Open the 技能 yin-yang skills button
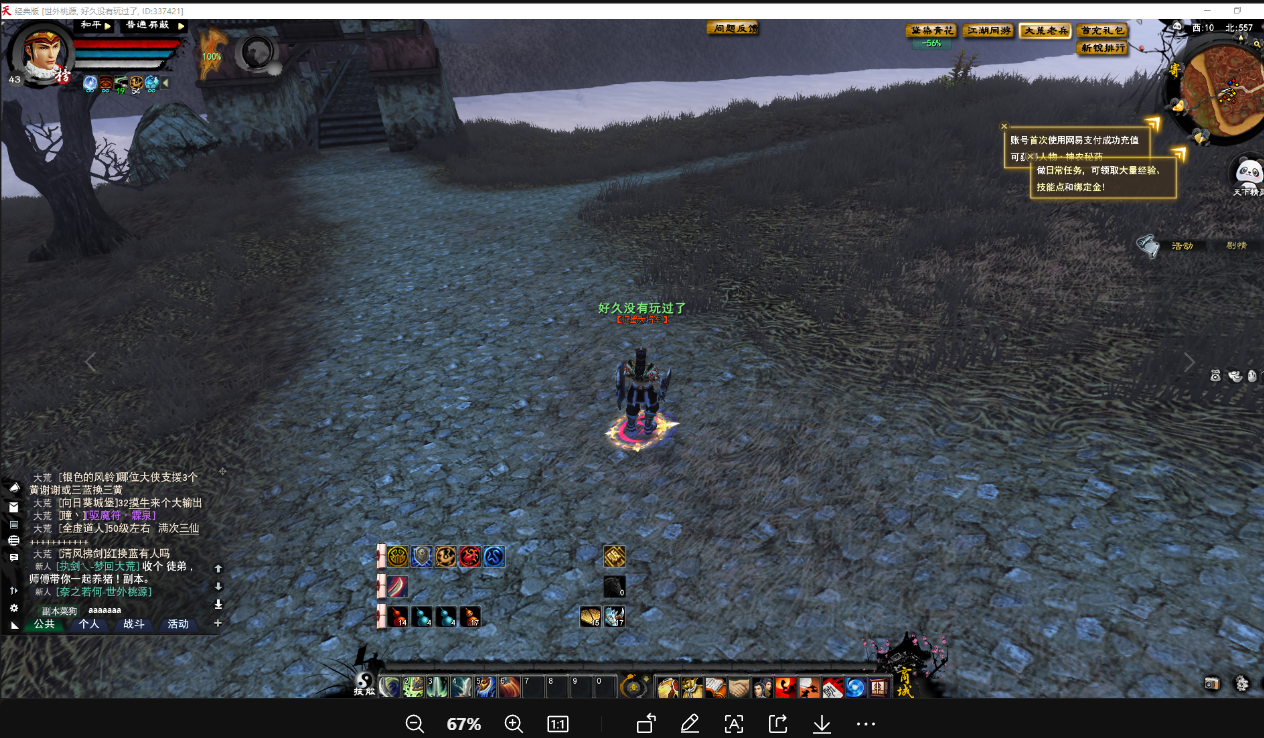1264x738 pixels. click(364, 680)
